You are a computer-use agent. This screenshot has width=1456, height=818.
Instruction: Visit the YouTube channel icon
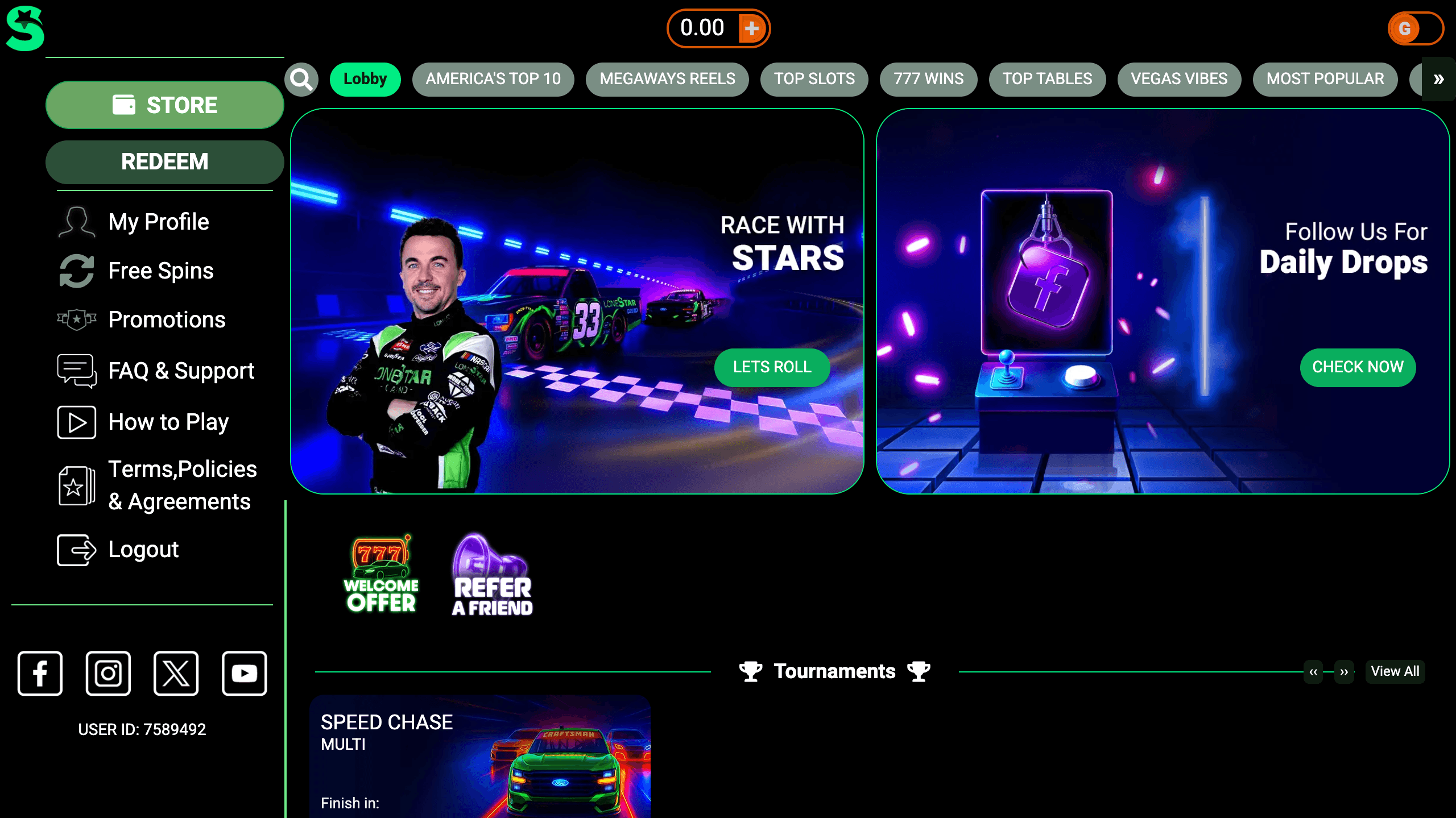(244, 674)
